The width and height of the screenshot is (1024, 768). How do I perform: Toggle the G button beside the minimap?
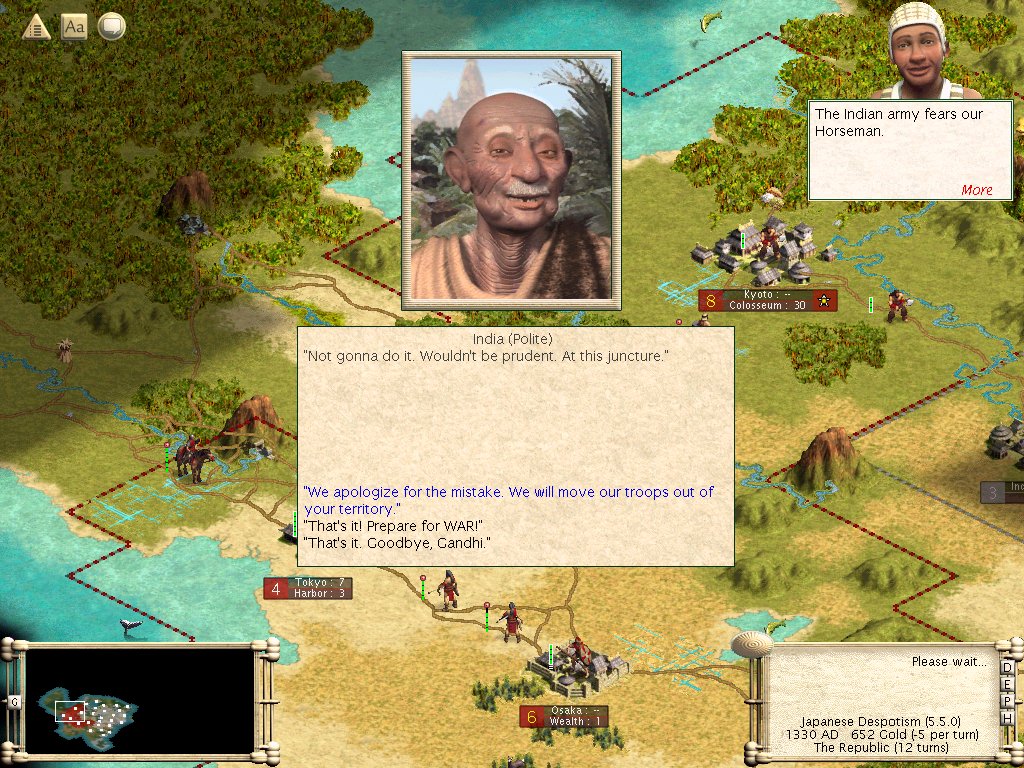tap(15, 701)
